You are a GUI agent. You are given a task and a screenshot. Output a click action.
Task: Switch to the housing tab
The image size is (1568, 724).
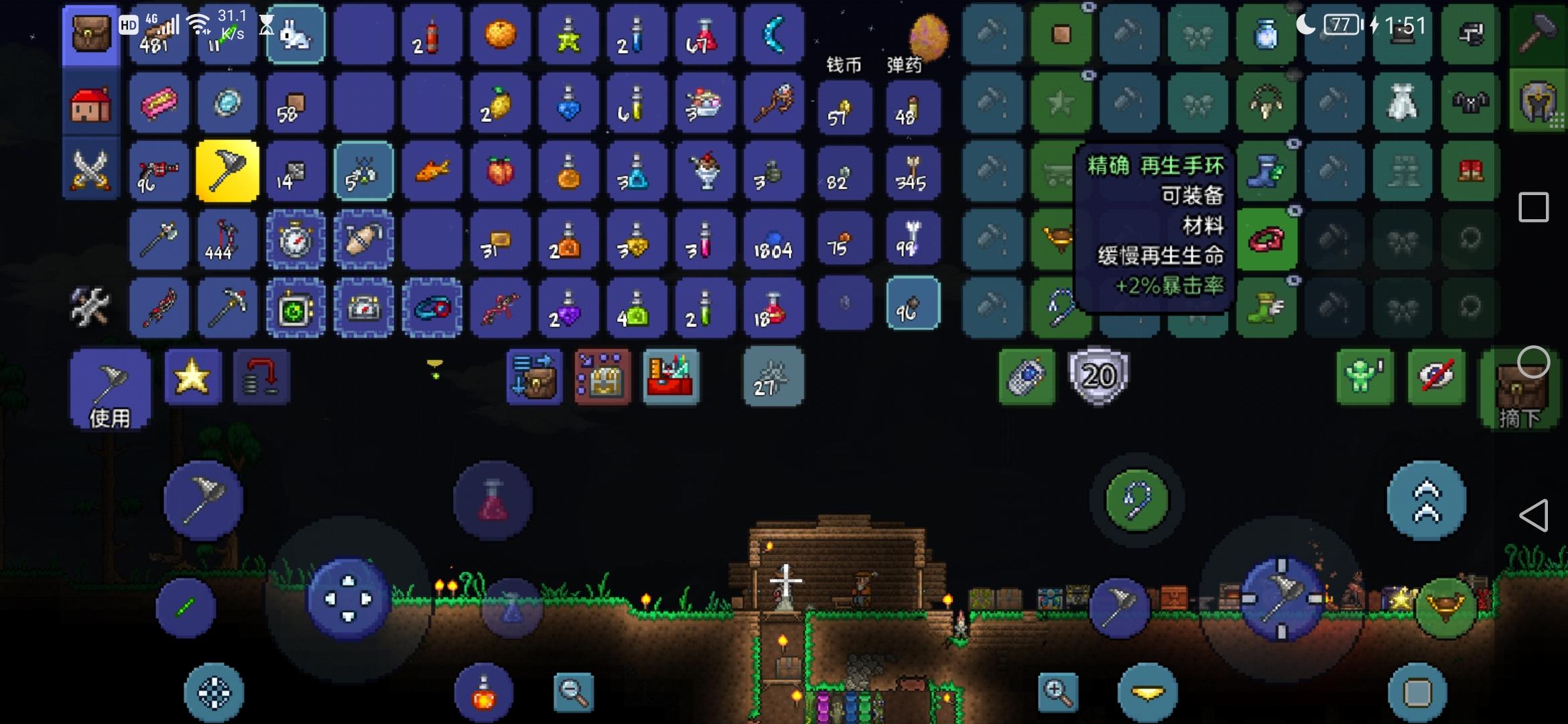pos(90,103)
